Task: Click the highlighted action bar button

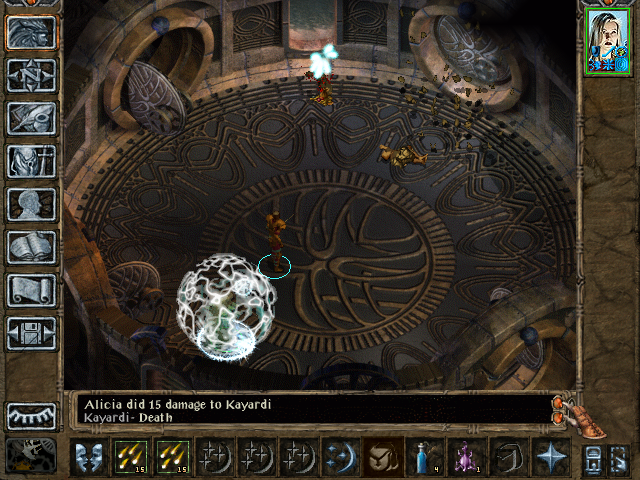Action: pos(382,458)
